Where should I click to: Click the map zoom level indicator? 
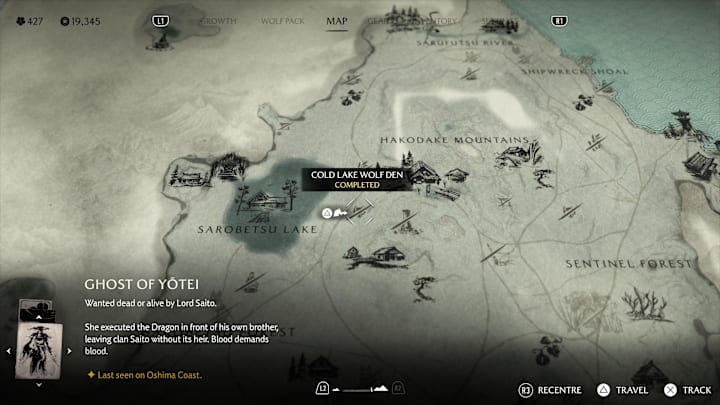coord(358,388)
